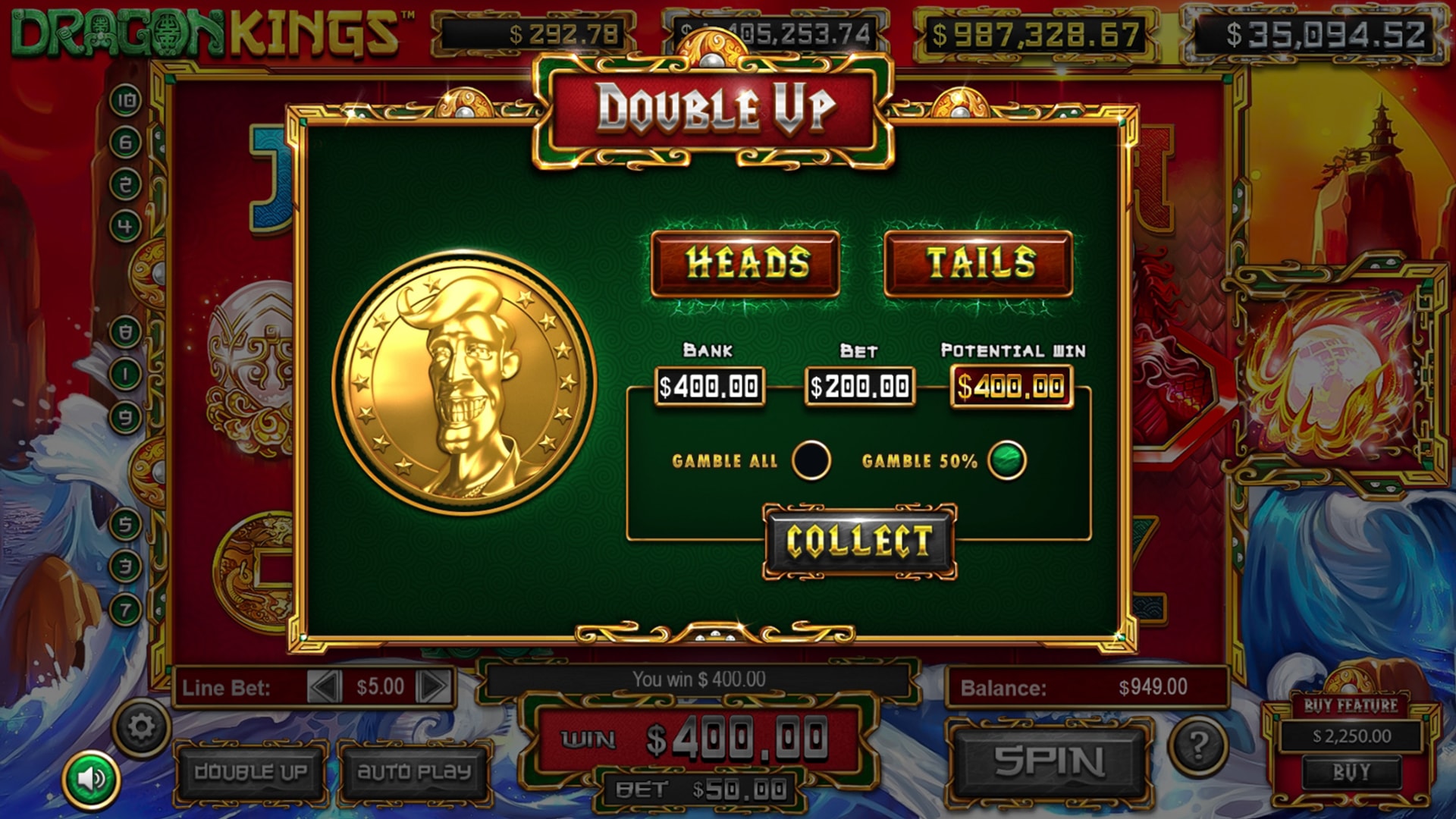Pick Tails for the coin flip
The width and height of the screenshot is (1456, 819).
[978, 263]
